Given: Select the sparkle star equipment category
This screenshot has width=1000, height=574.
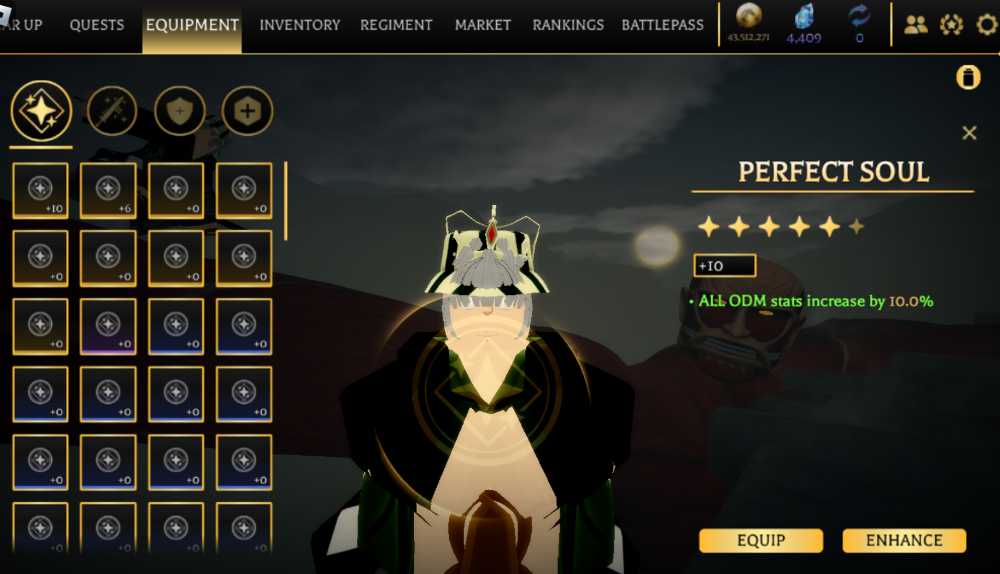Looking at the screenshot, I should [x=41, y=111].
